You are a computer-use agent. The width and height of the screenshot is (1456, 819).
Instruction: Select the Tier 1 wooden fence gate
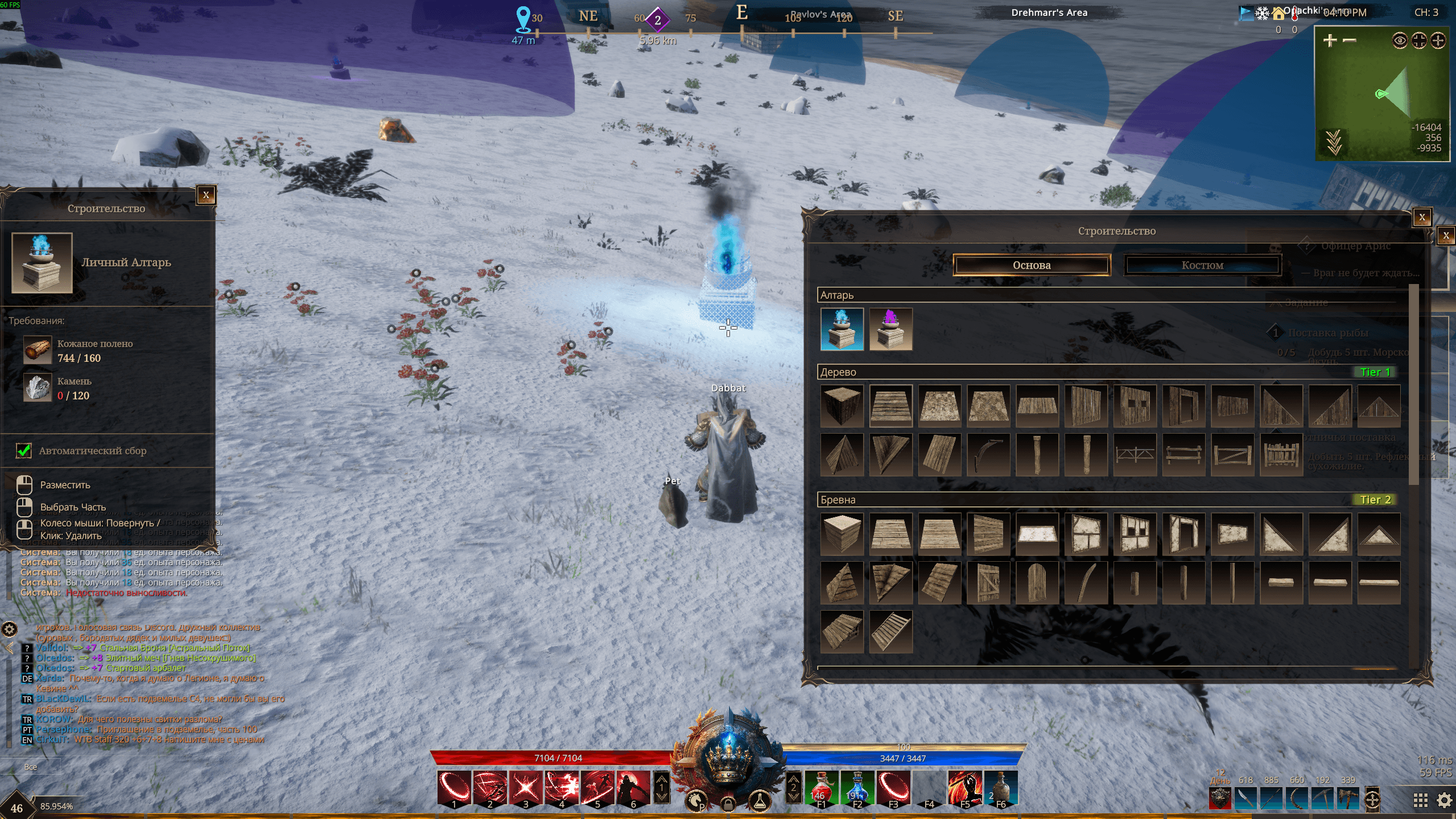tap(1232, 454)
